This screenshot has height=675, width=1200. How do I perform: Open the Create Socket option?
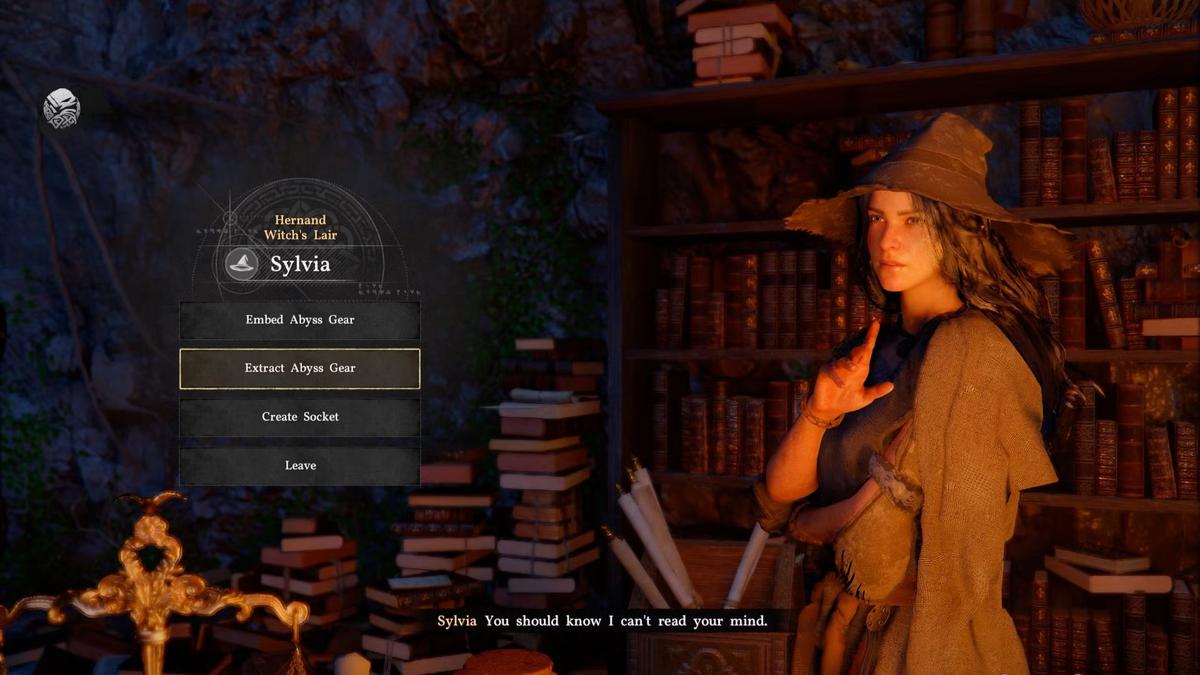[300, 417]
